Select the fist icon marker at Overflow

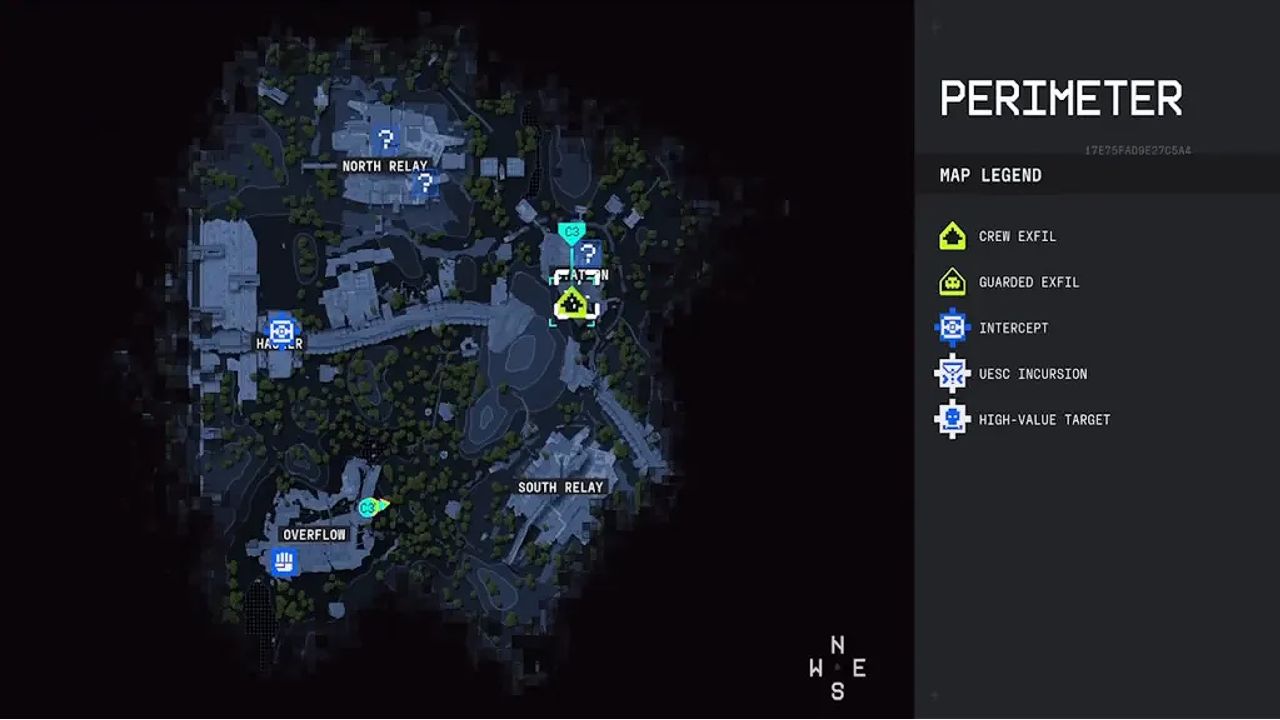click(285, 561)
